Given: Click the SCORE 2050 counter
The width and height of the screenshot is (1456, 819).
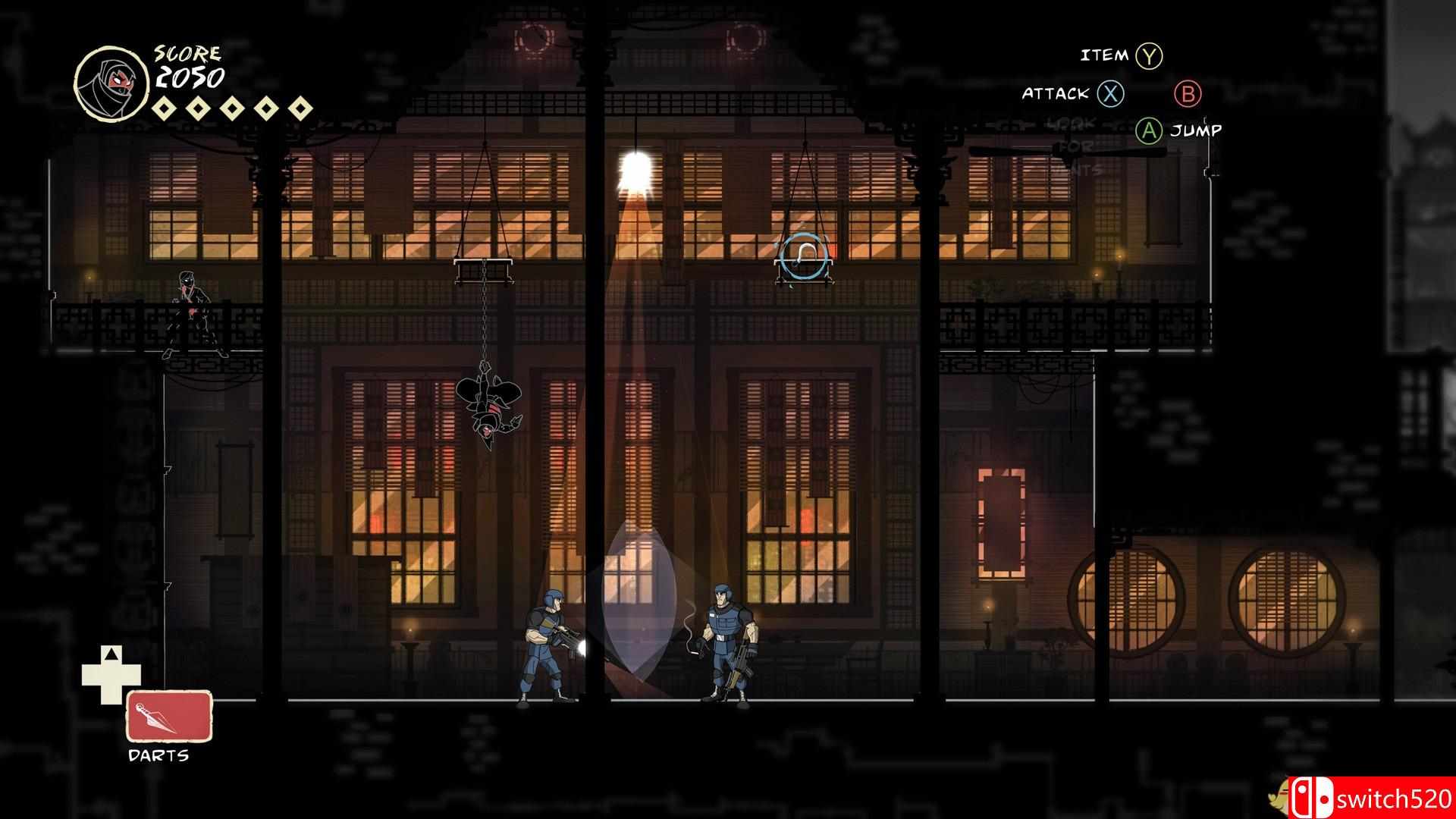Looking at the screenshot, I should (190, 68).
